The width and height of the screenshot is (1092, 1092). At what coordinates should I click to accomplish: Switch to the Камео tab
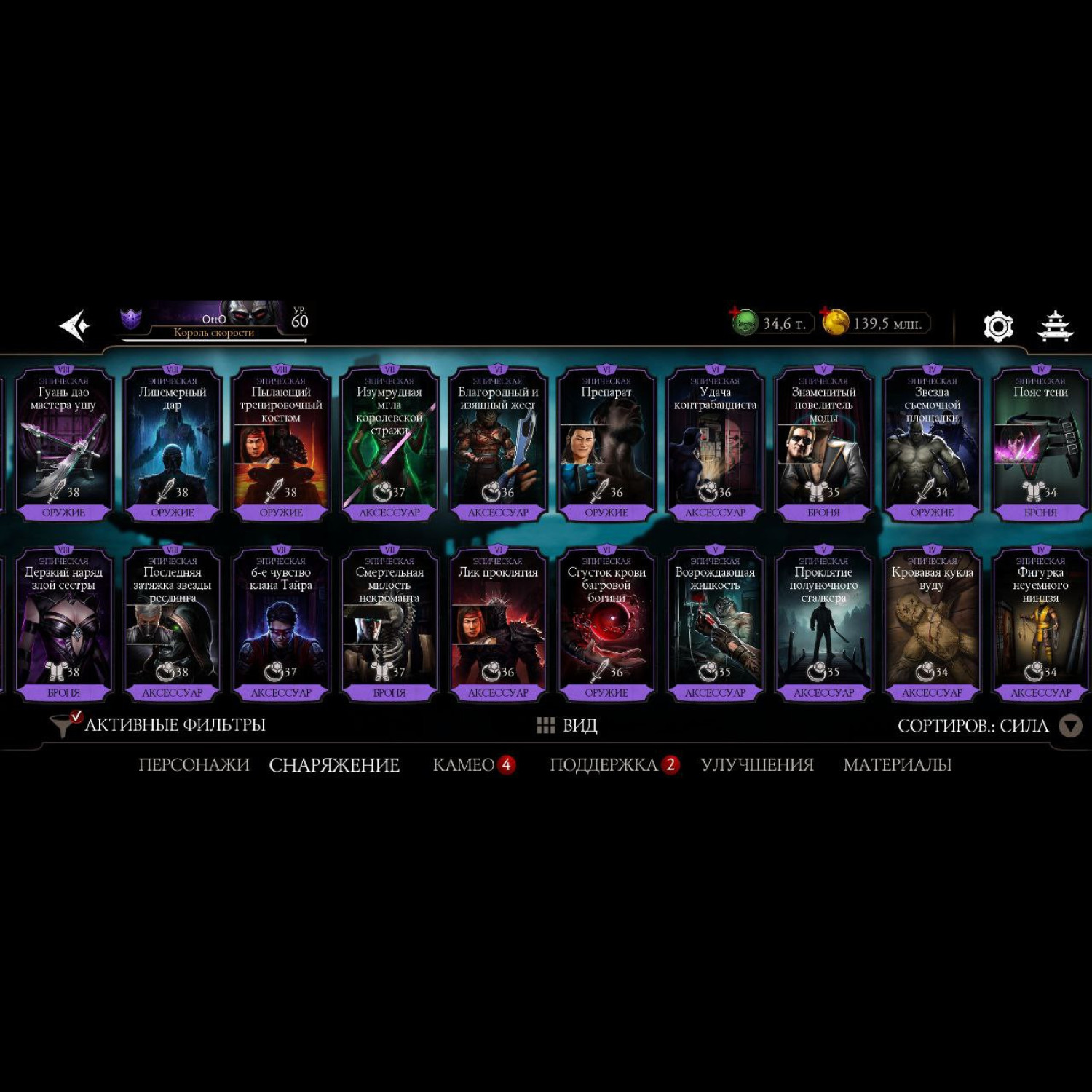point(464,765)
